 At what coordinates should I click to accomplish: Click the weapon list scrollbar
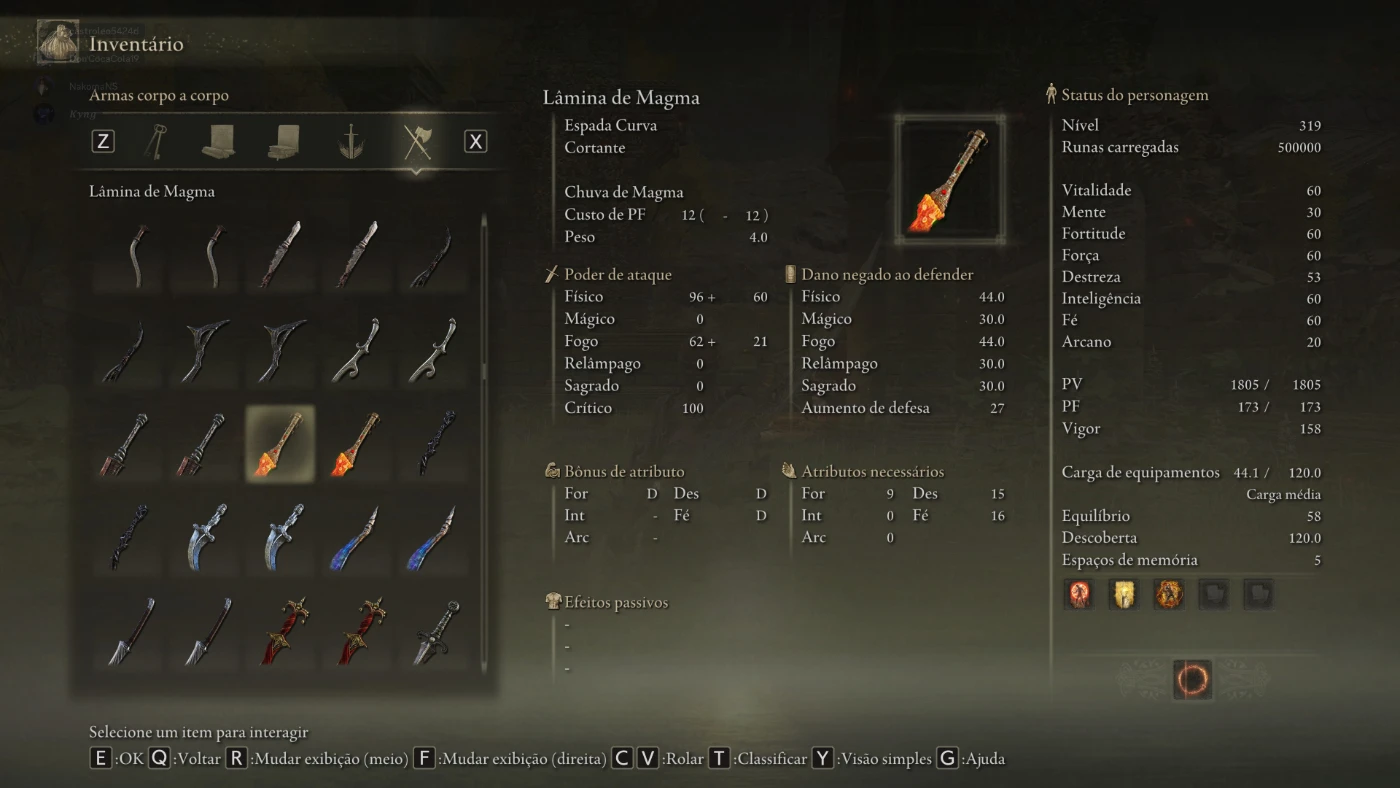(x=485, y=370)
